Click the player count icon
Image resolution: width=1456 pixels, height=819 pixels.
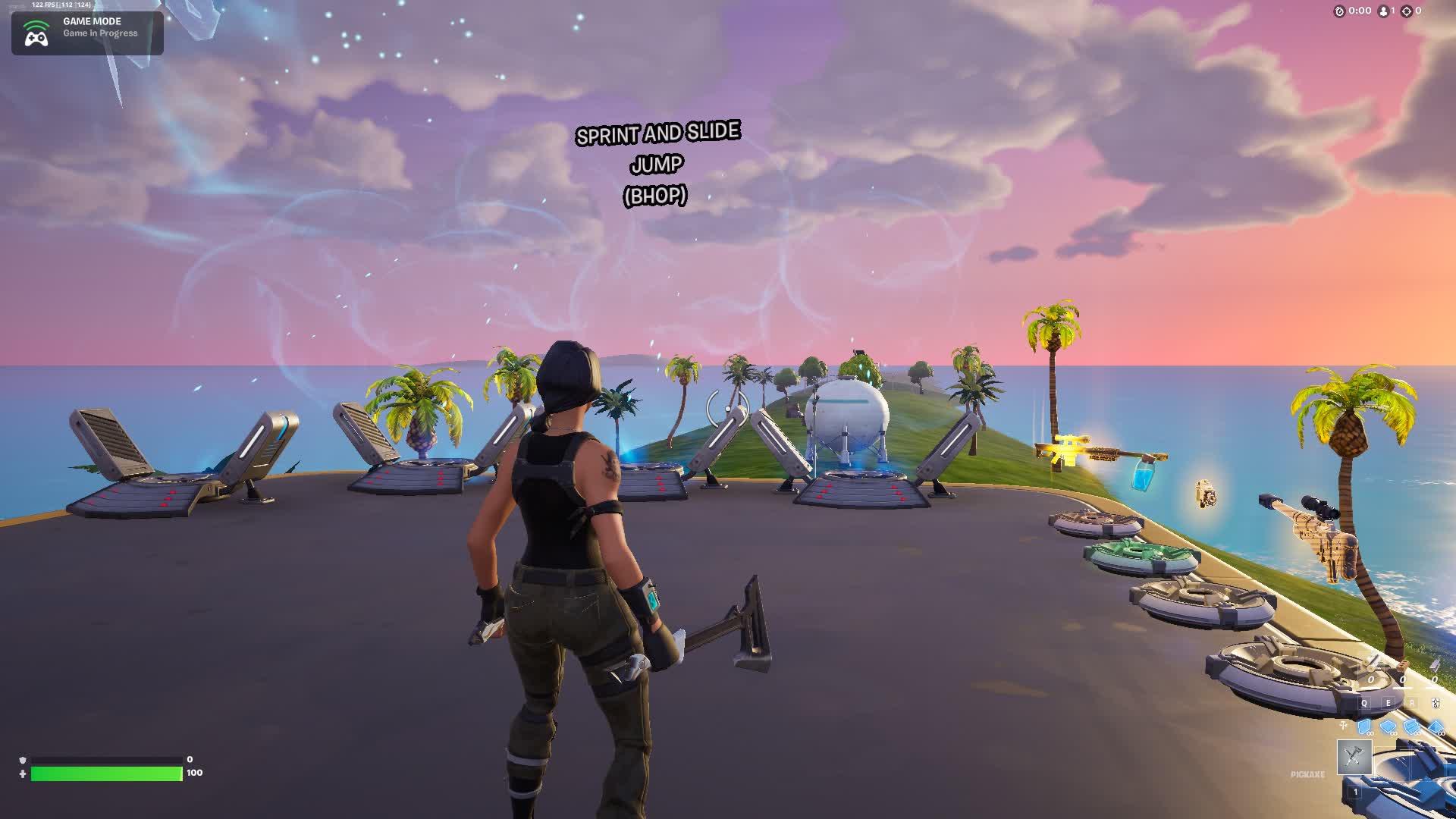pos(1384,11)
